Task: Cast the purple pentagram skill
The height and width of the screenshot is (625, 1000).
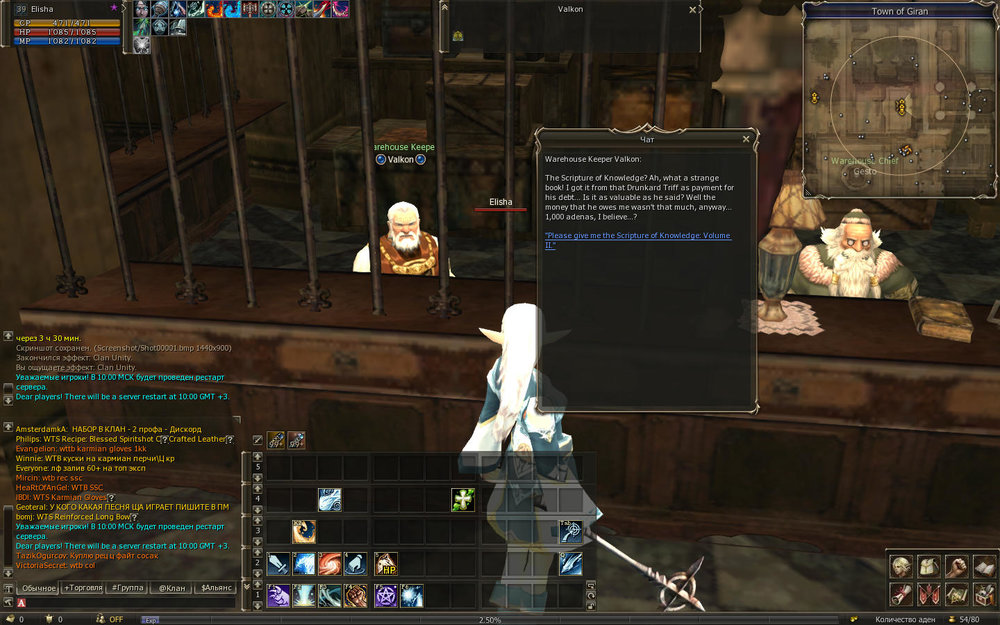Action: [385, 596]
